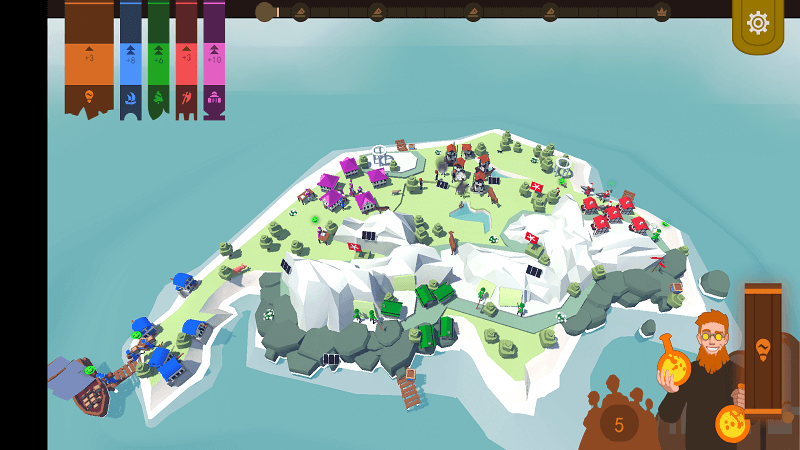
Task: Click the crown marker on progress track
Action: [661, 12]
